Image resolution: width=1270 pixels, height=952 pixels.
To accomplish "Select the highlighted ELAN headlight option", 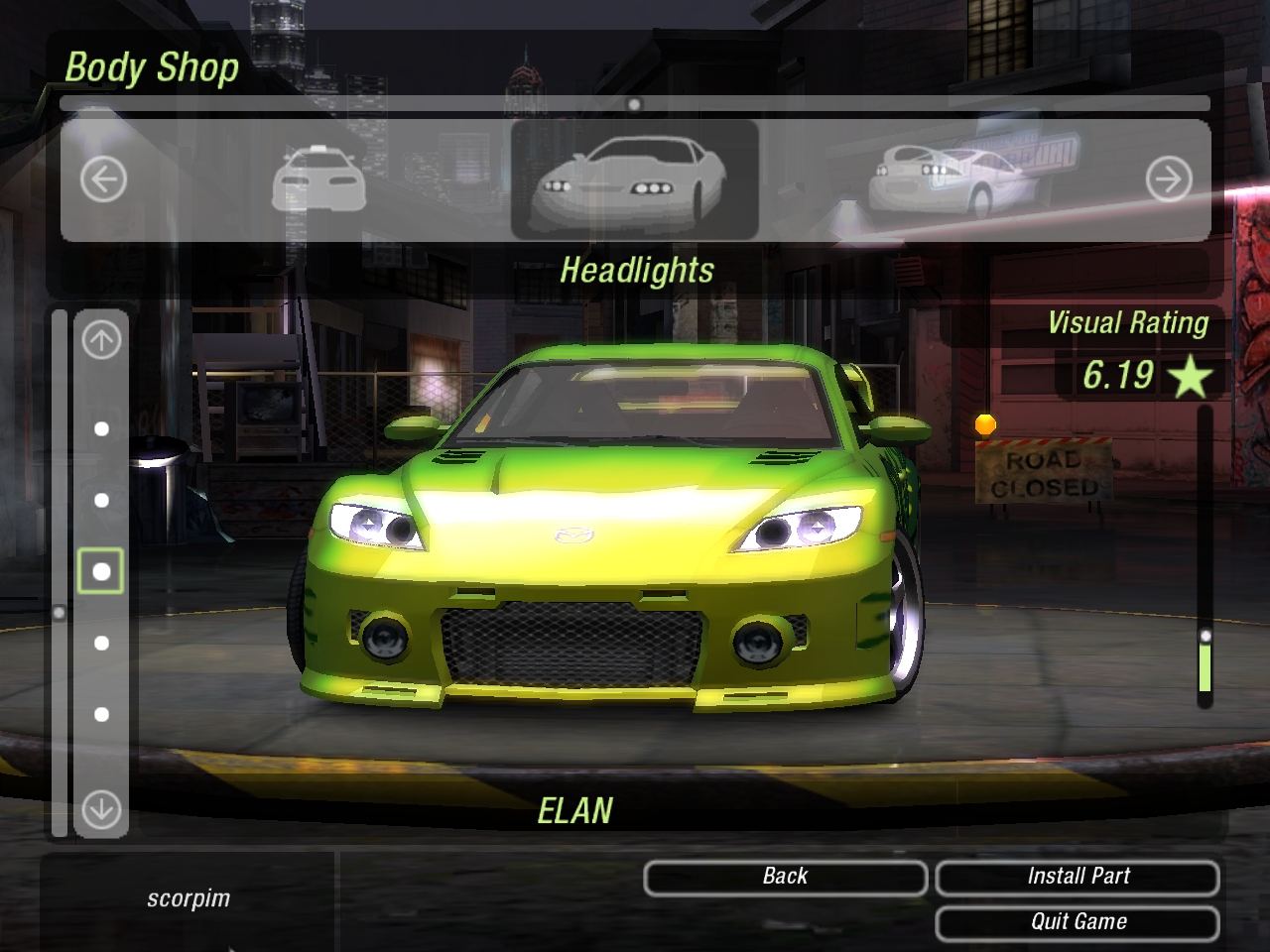I will pyautogui.click(x=101, y=571).
